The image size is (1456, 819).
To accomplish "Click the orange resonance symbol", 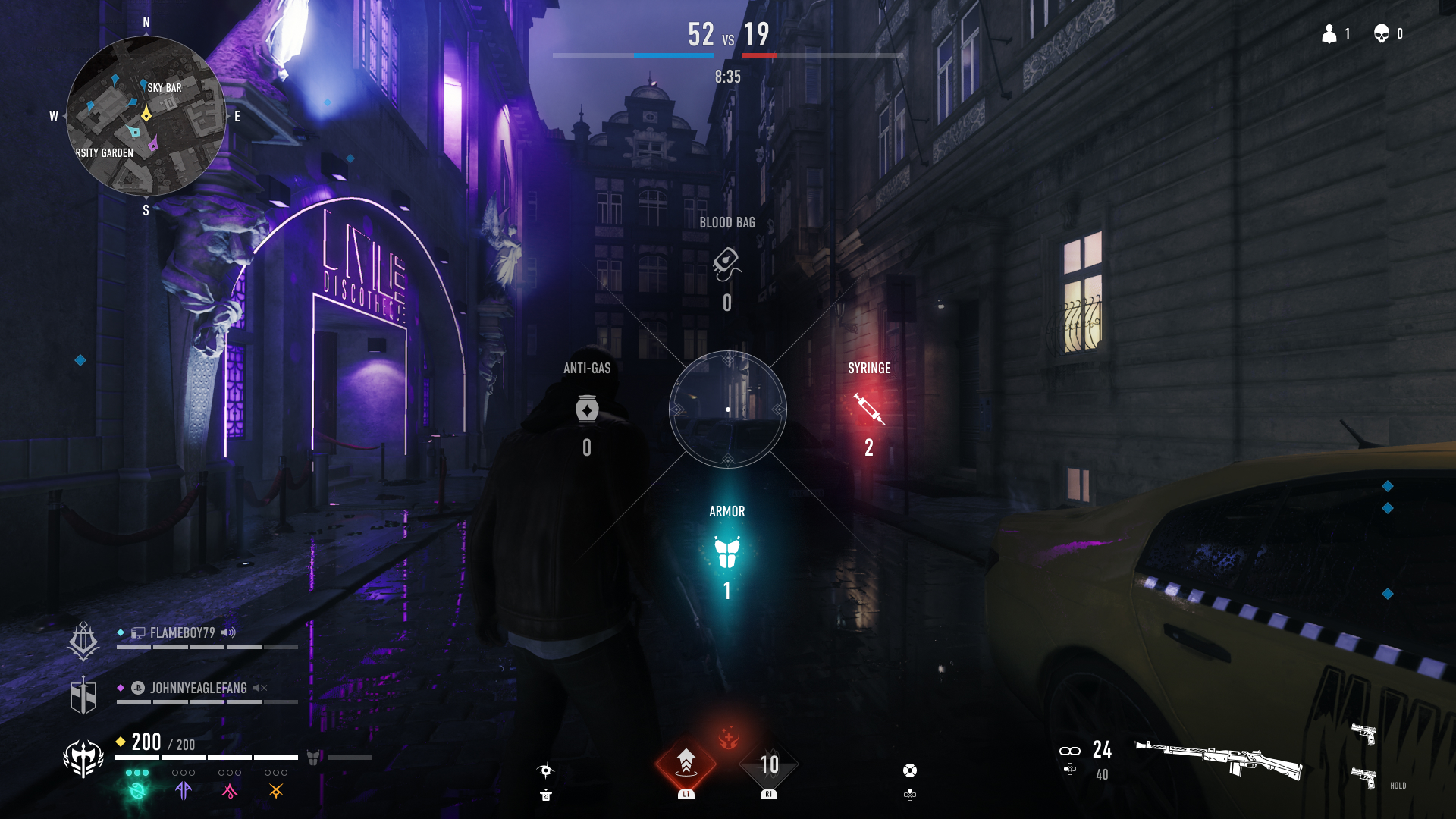I will [x=276, y=791].
